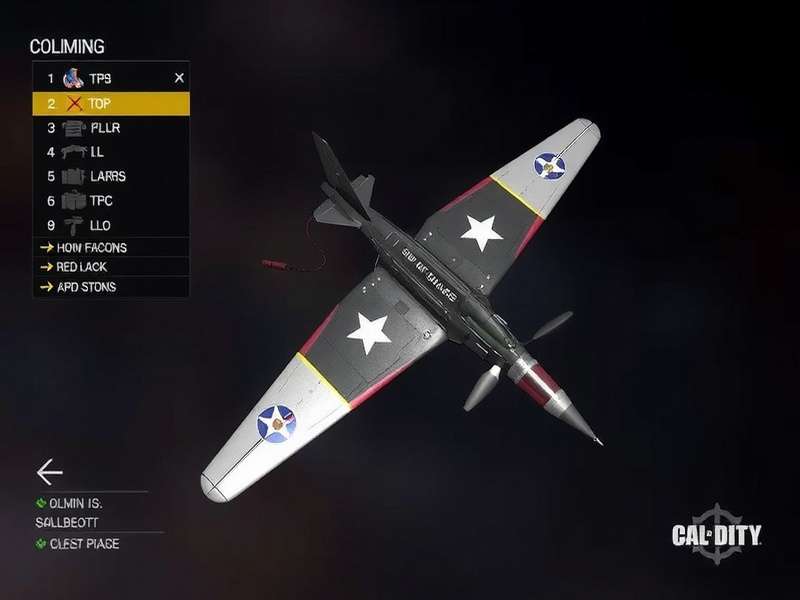
Task: Select the PLLR list item
Action: (x=105, y=128)
